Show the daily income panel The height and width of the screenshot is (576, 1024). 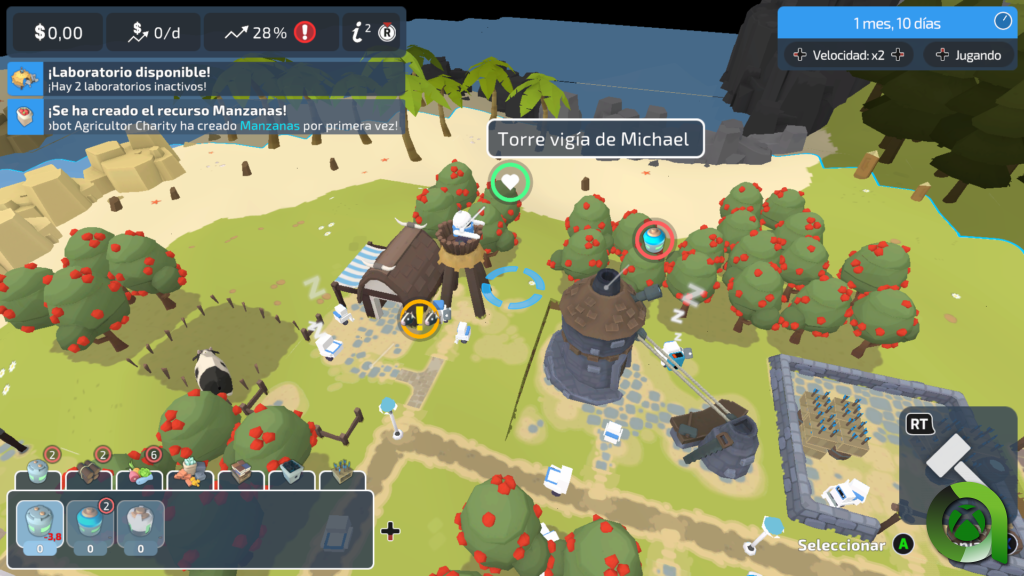(x=153, y=33)
